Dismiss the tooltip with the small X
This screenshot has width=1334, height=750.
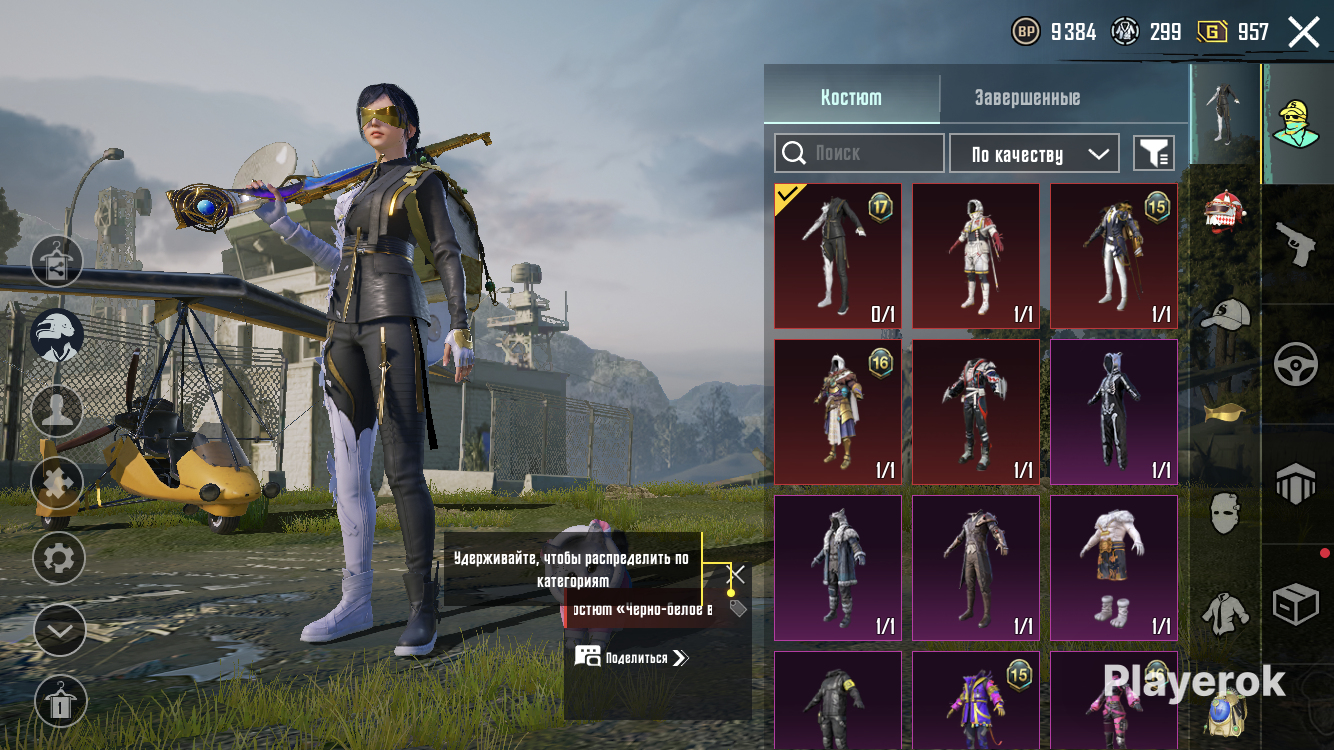(737, 574)
